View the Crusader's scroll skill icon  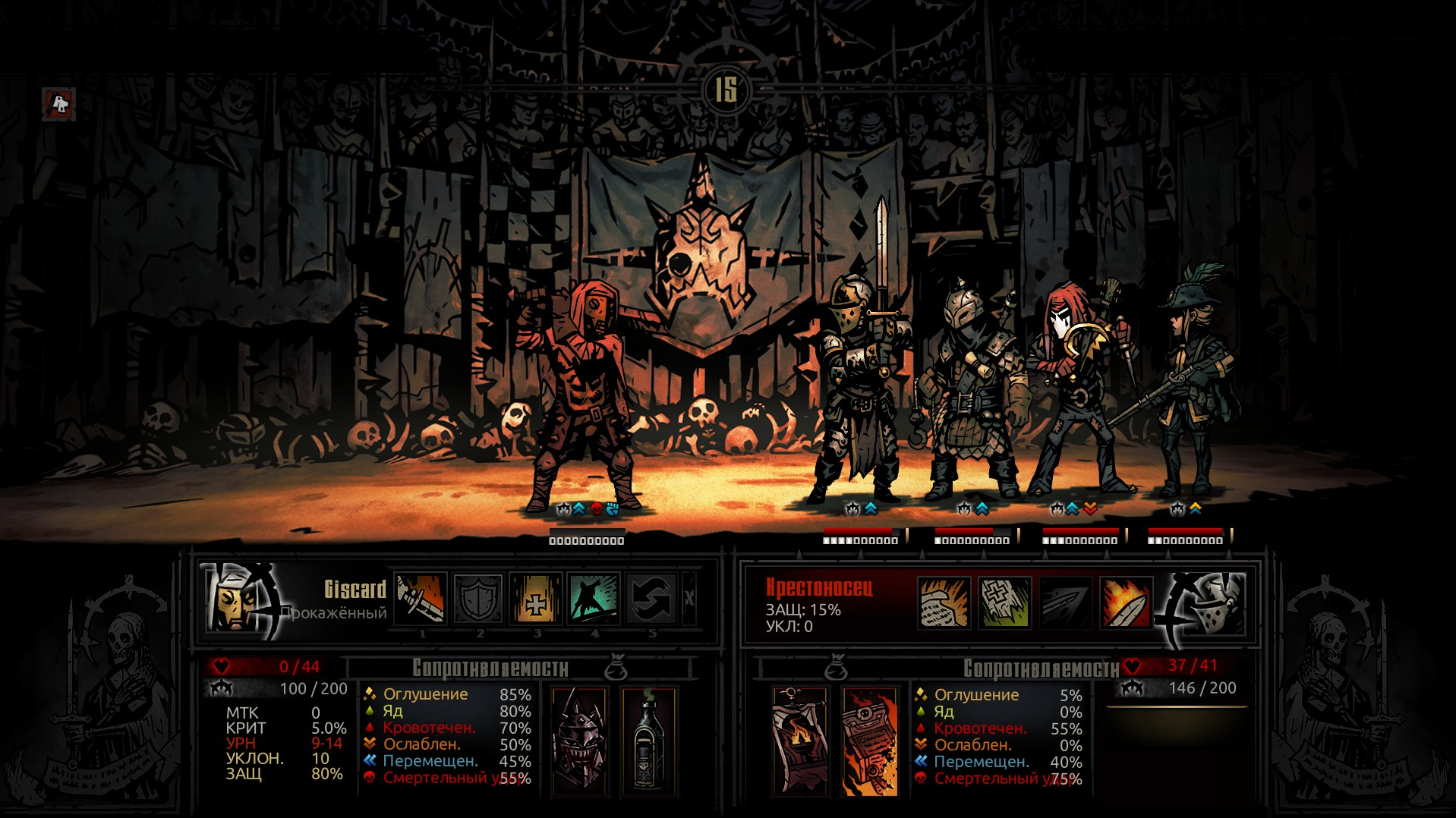click(x=944, y=603)
